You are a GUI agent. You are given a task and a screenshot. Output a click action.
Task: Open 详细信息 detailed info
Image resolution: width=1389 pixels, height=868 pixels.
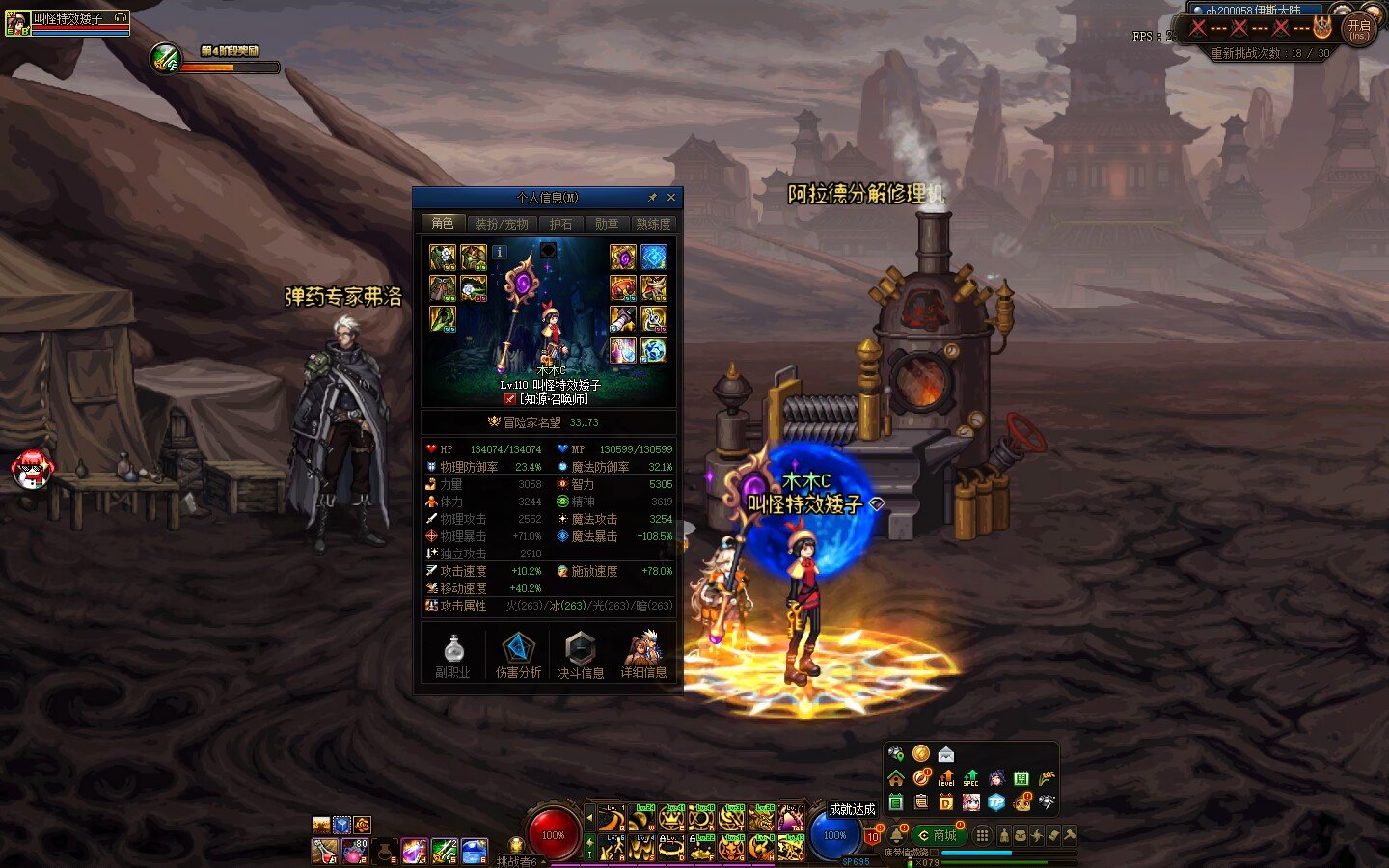pos(643,655)
